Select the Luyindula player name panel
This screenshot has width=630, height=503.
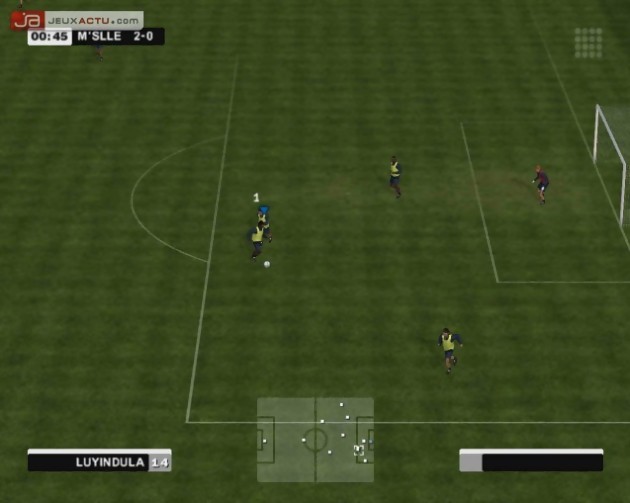click(99, 461)
